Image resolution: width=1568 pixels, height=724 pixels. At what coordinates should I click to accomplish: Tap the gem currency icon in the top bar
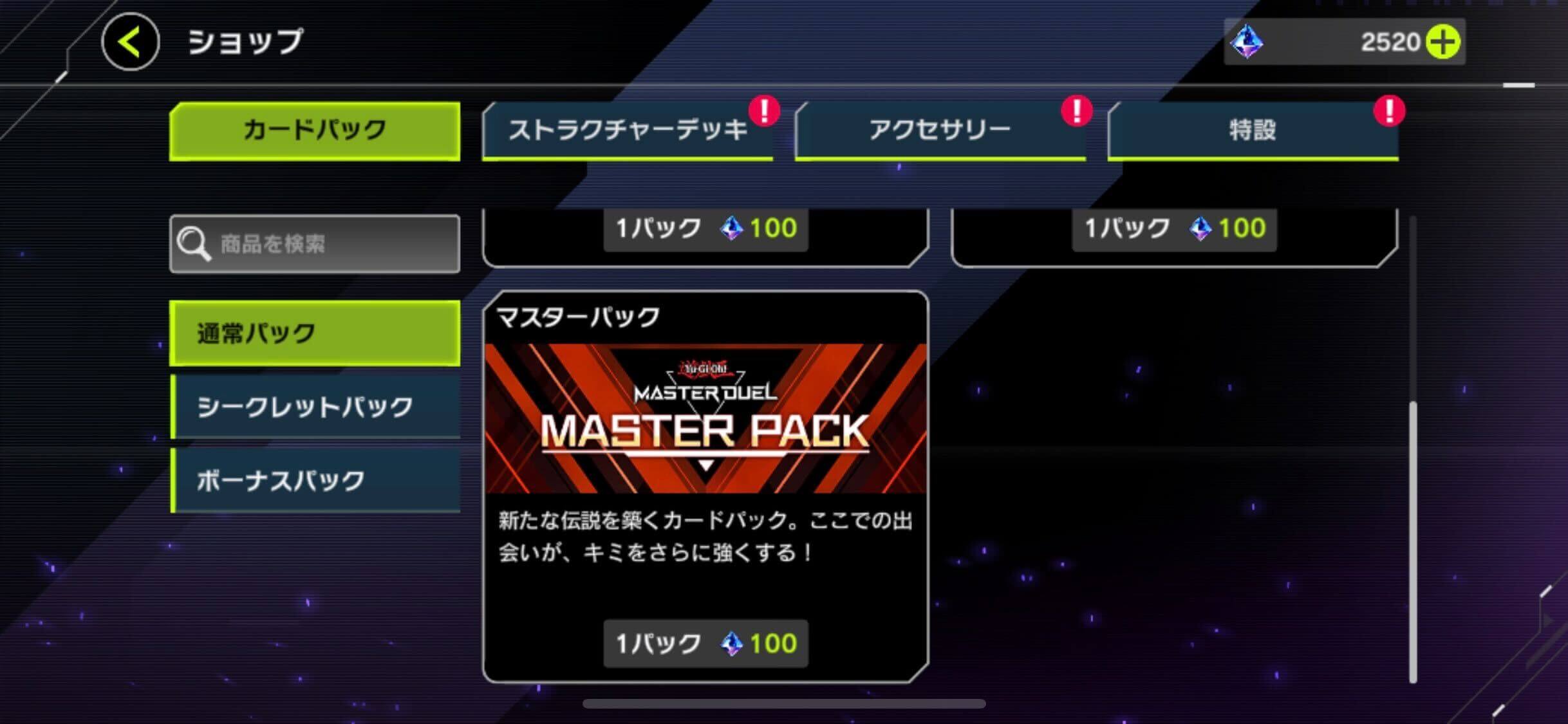tap(1247, 42)
